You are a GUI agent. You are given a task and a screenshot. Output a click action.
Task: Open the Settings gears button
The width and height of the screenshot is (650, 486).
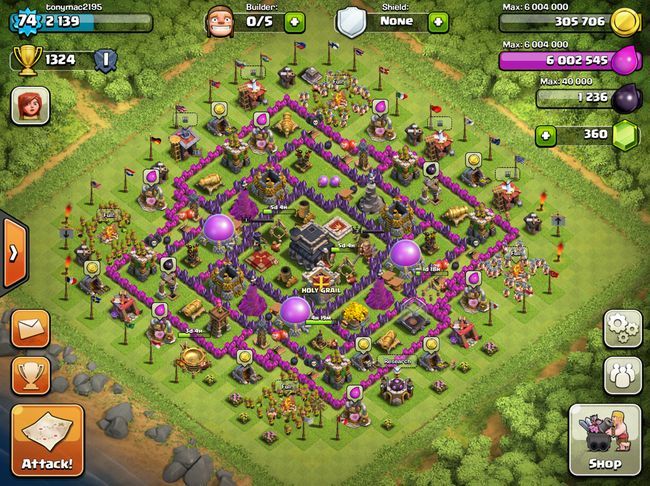pos(622,328)
